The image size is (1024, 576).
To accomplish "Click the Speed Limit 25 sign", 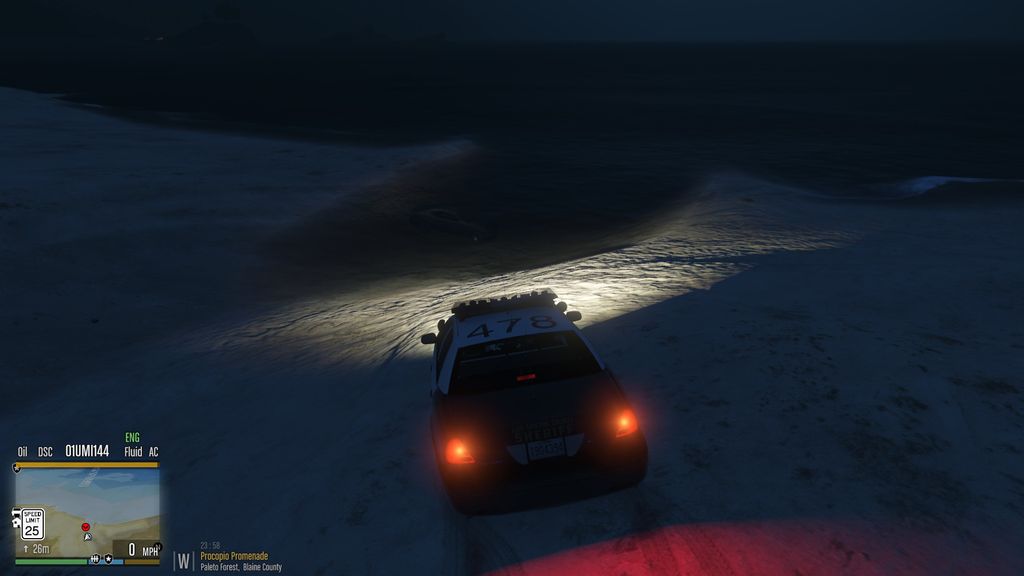I will (x=33, y=524).
